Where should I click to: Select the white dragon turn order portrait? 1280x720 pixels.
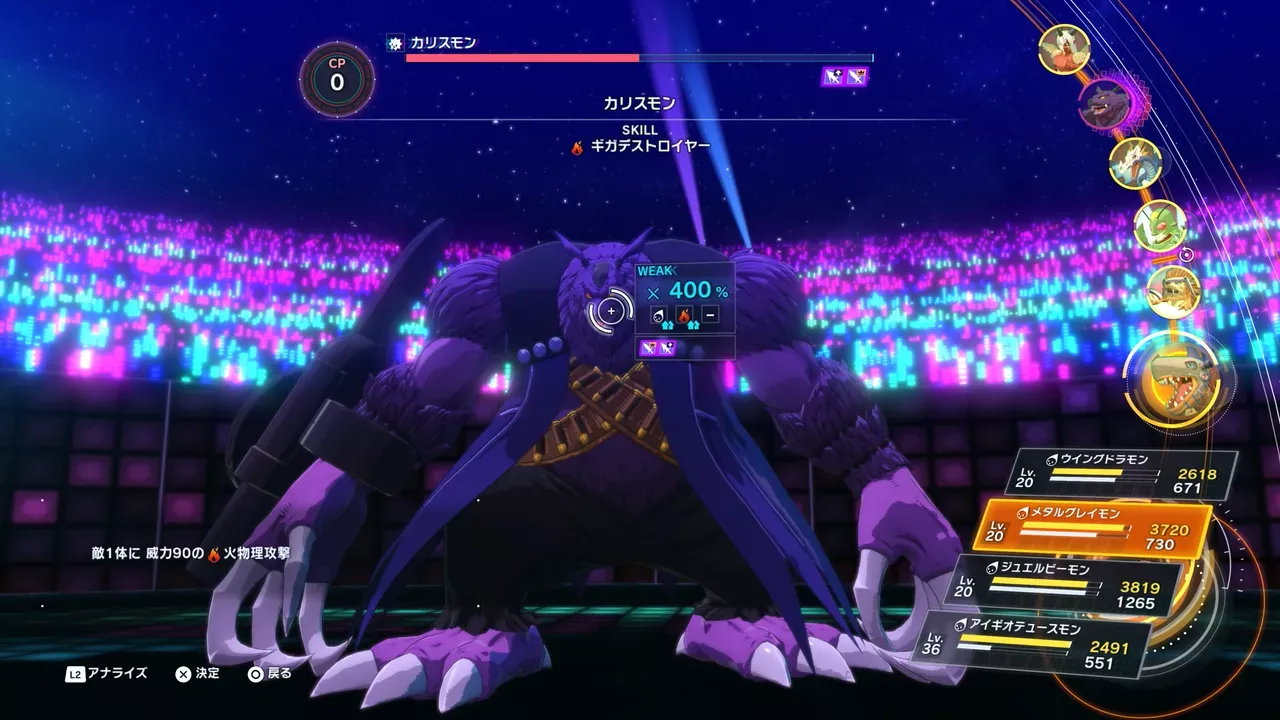tap(1135, 163)
